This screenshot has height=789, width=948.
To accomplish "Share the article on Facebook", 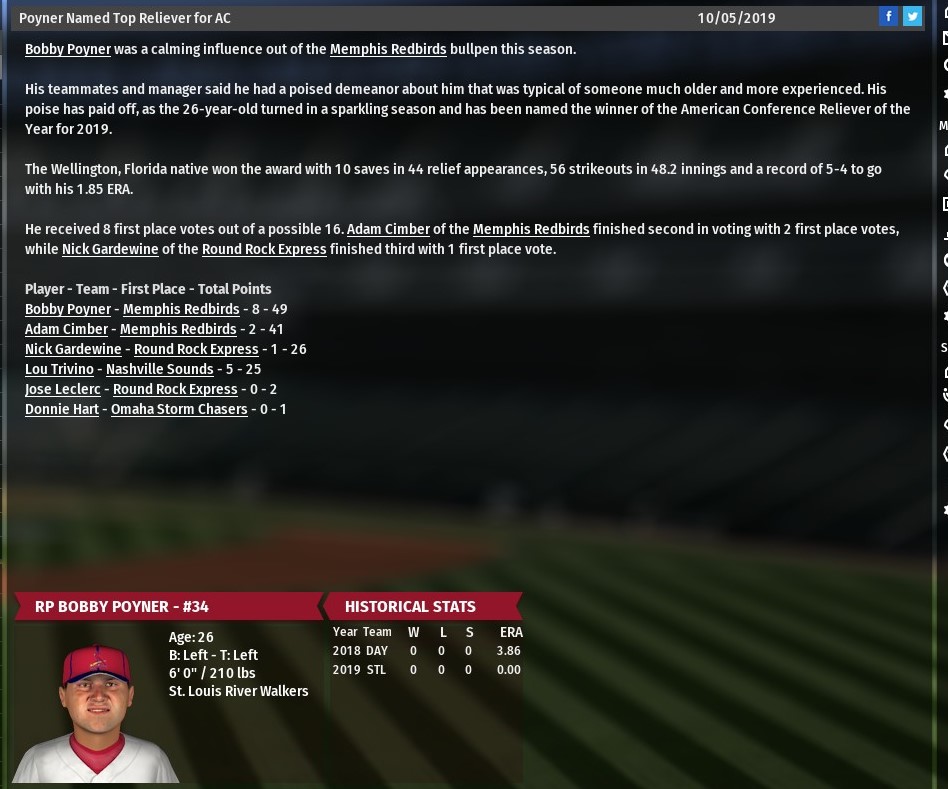I will pos(888,16).
